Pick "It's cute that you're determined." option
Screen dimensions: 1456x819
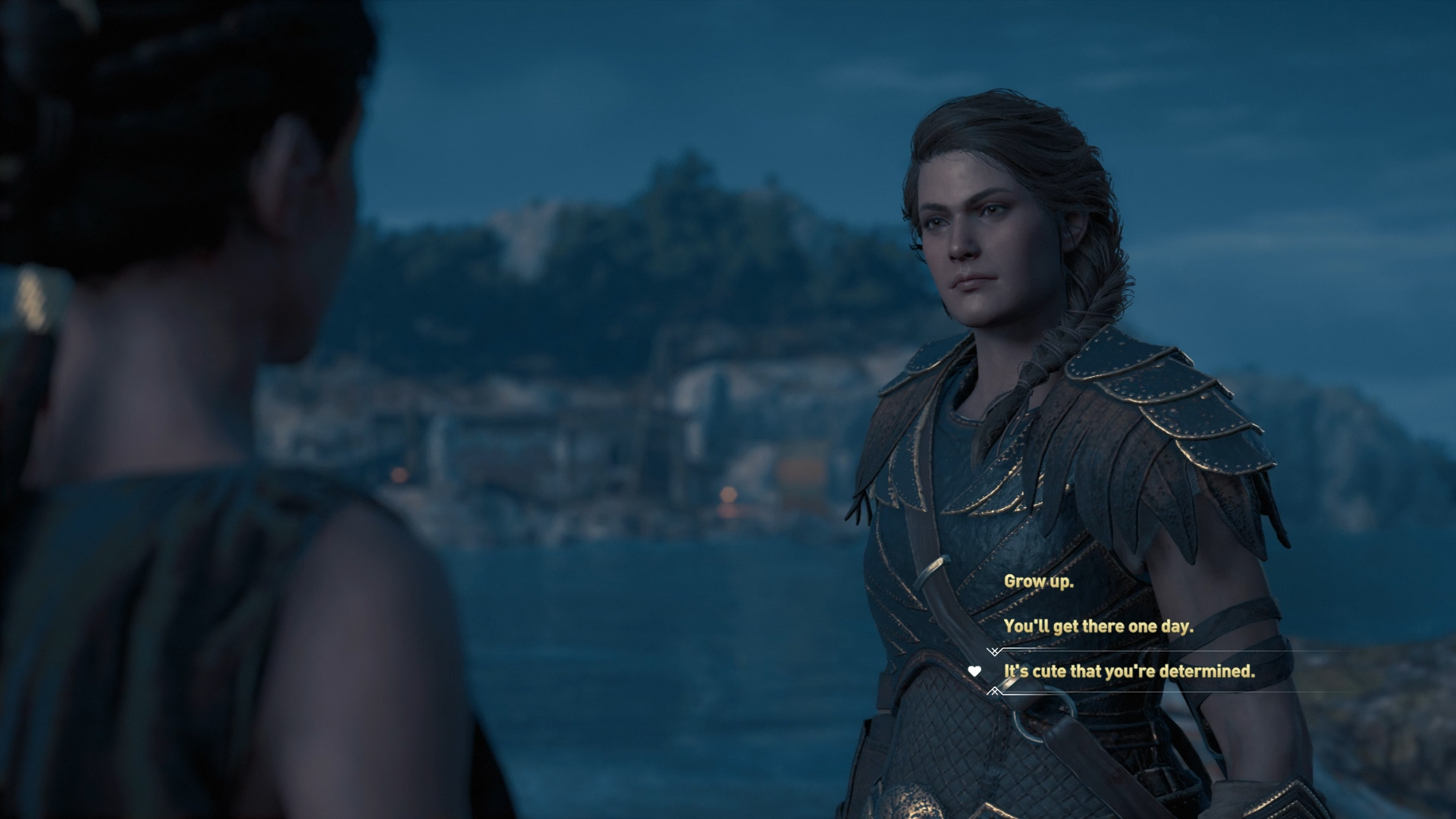pyautogui.click(x=1128, y=671)
